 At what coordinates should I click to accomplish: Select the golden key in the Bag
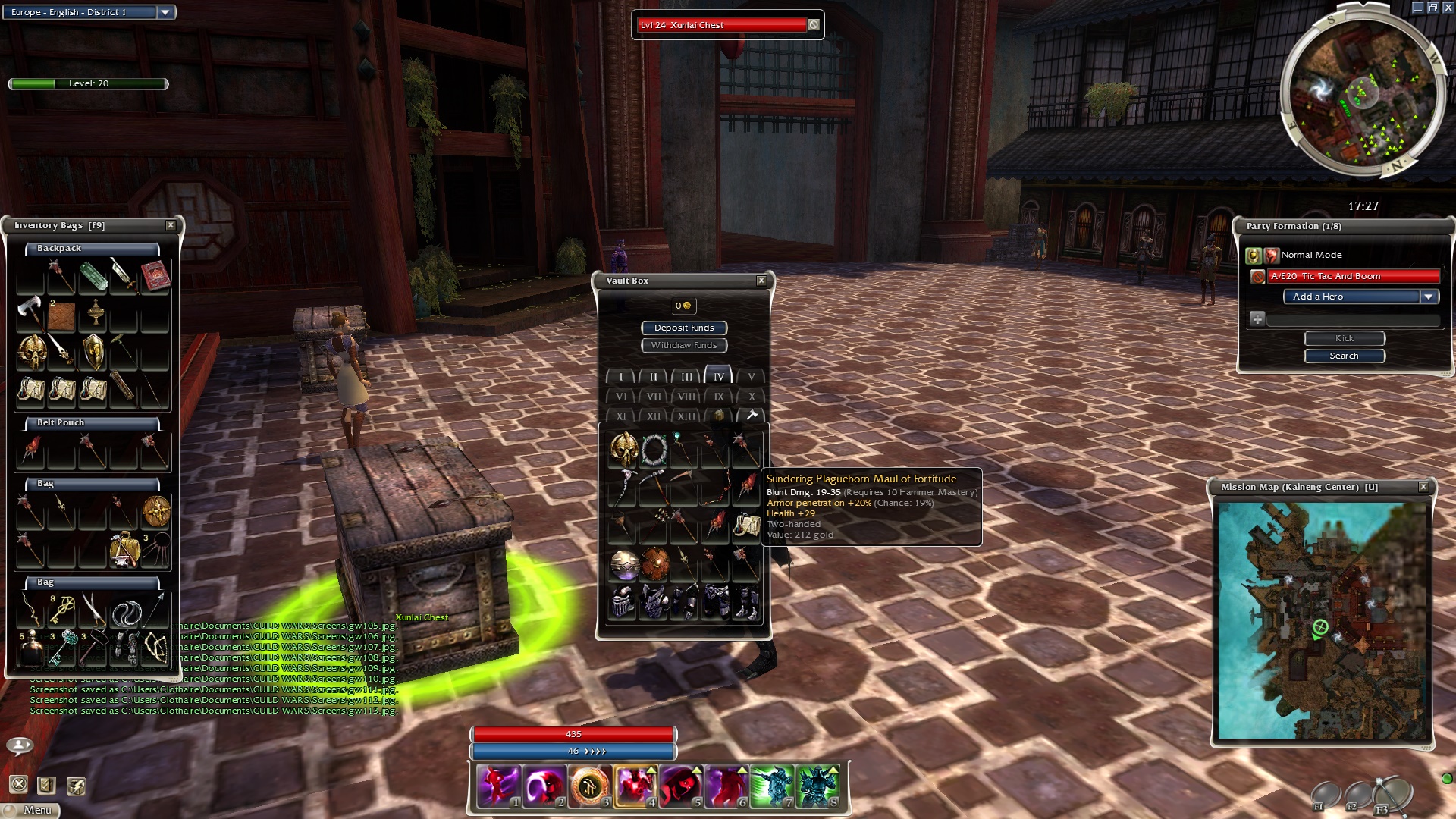[61, 610]
